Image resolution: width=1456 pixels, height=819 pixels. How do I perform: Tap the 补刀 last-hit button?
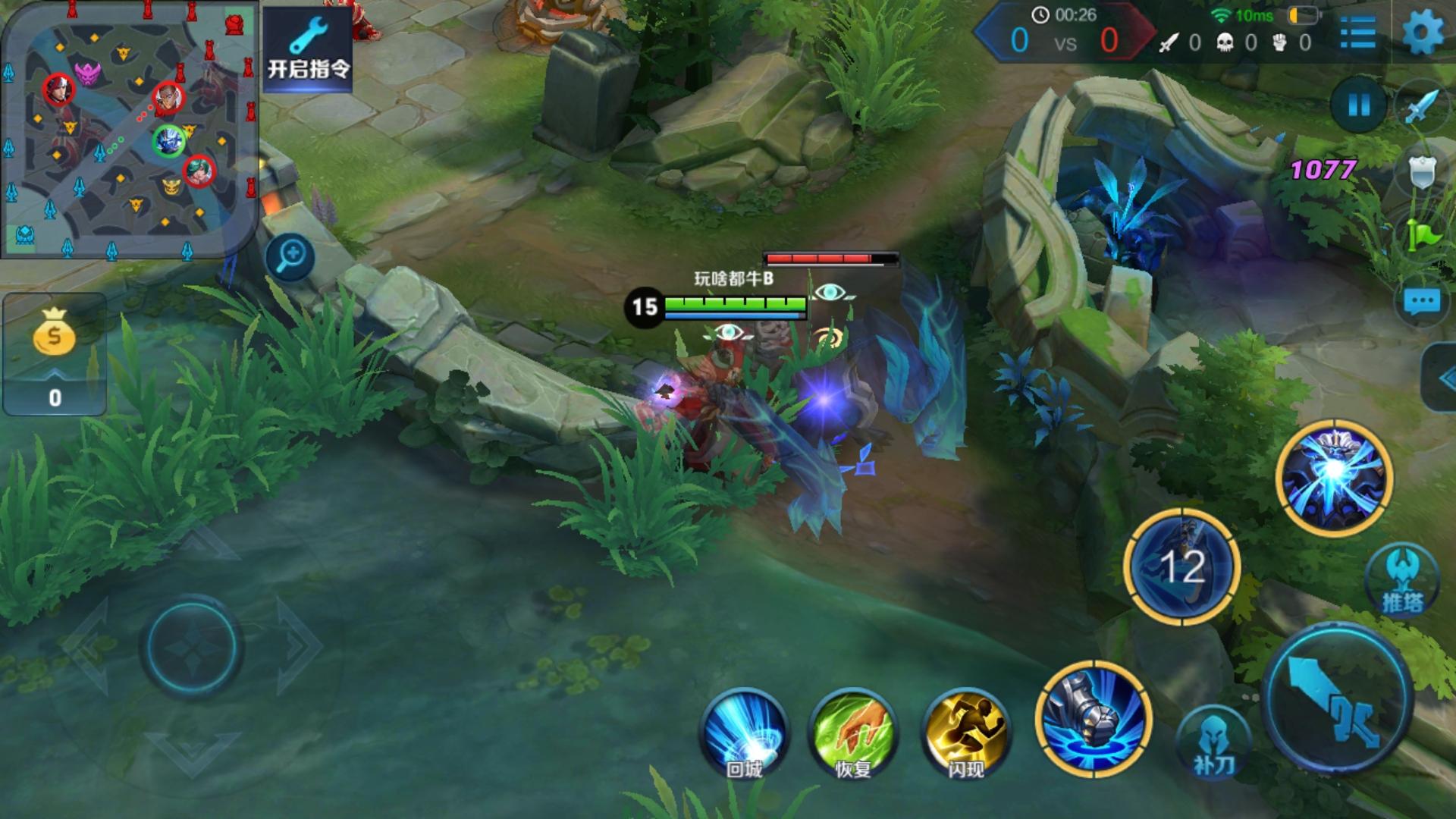pyautogui.click(x=1214, y=742)
